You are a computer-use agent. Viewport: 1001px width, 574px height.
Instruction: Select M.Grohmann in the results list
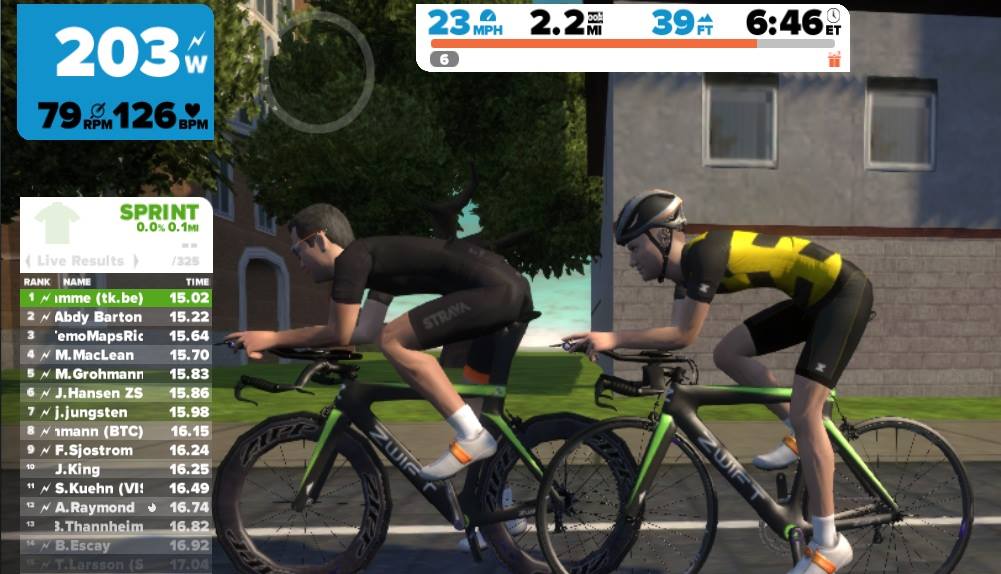click(115, 373)
